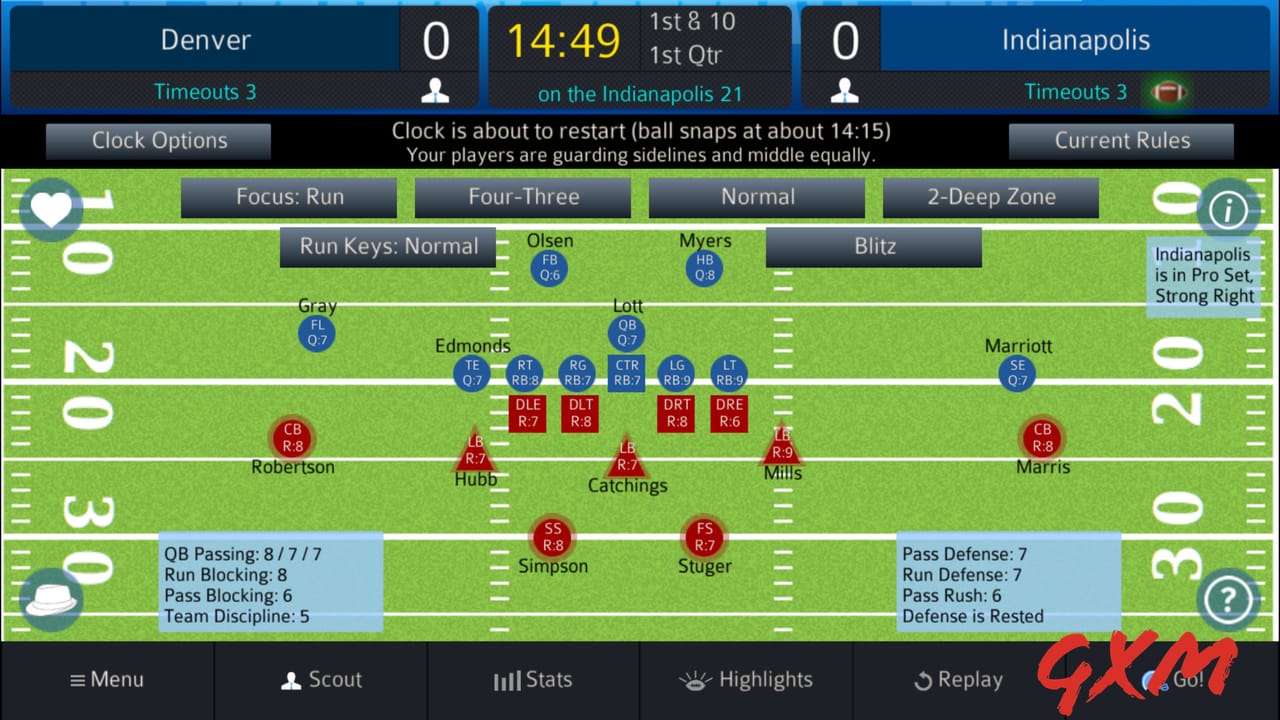Change the Four-Three defensive formation
Viewport: 1280px width, 720px height.
(522, 197)
